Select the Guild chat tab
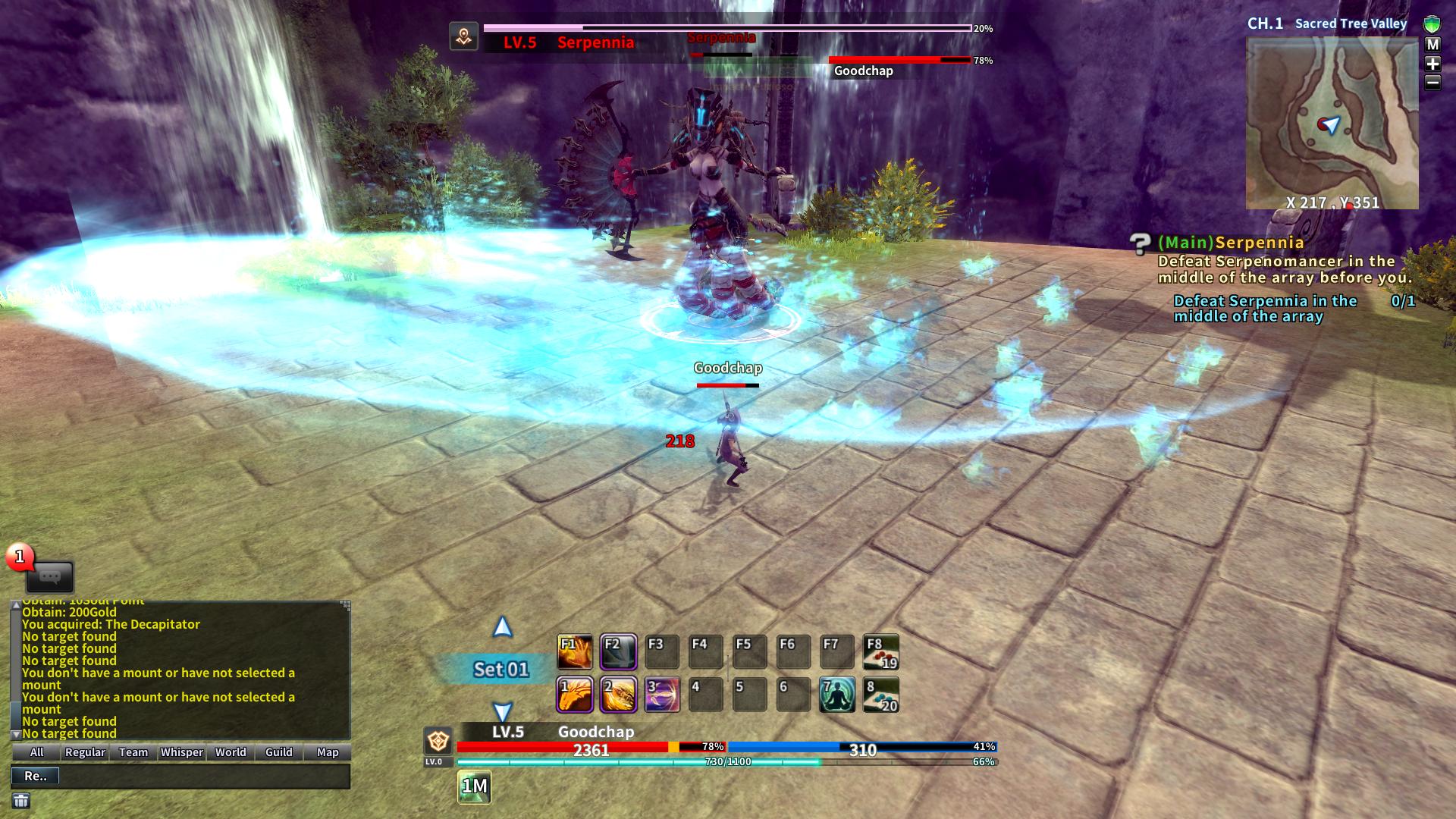 pos(278,752)
